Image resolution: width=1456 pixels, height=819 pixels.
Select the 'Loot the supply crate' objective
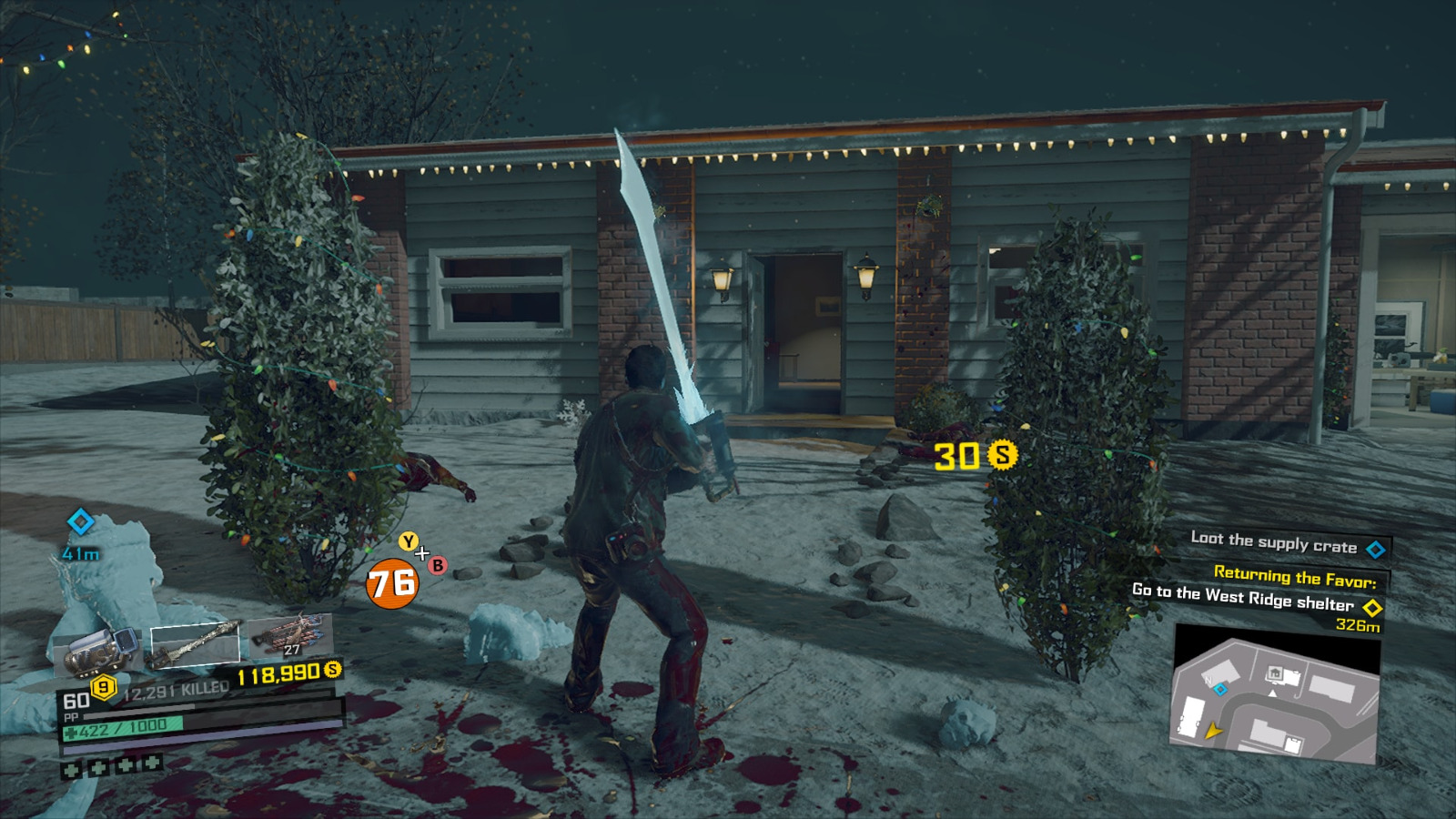[x=1275, y=543]
